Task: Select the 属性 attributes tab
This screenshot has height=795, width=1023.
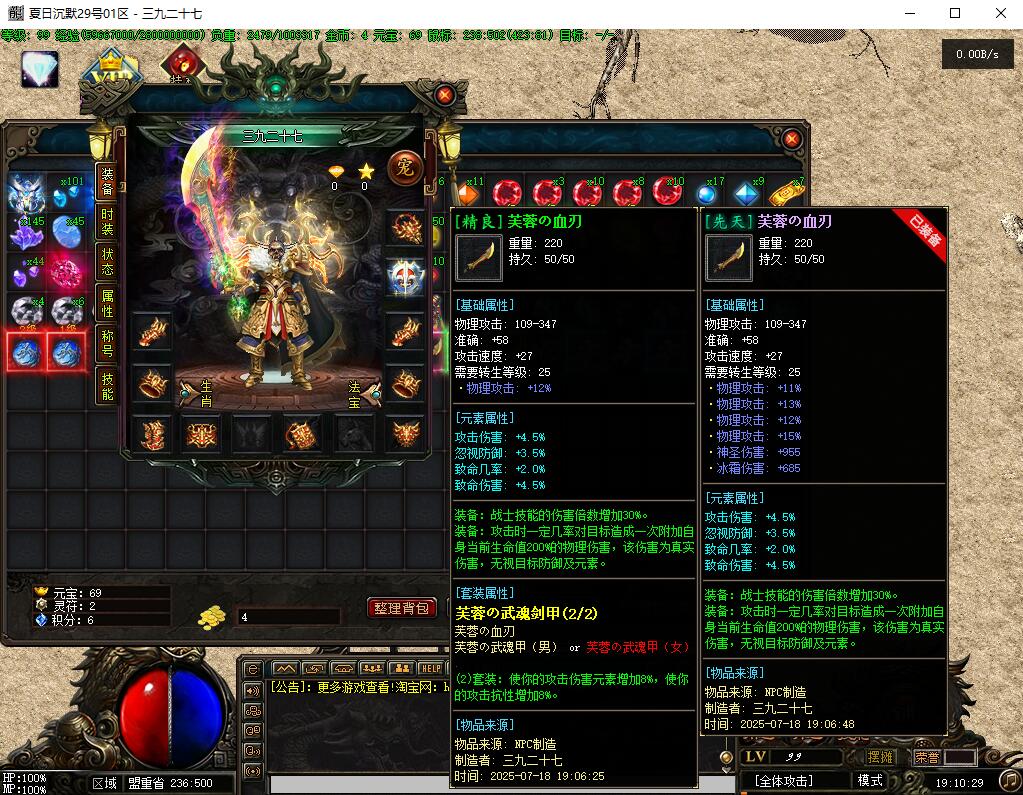Action: (108, 303)
